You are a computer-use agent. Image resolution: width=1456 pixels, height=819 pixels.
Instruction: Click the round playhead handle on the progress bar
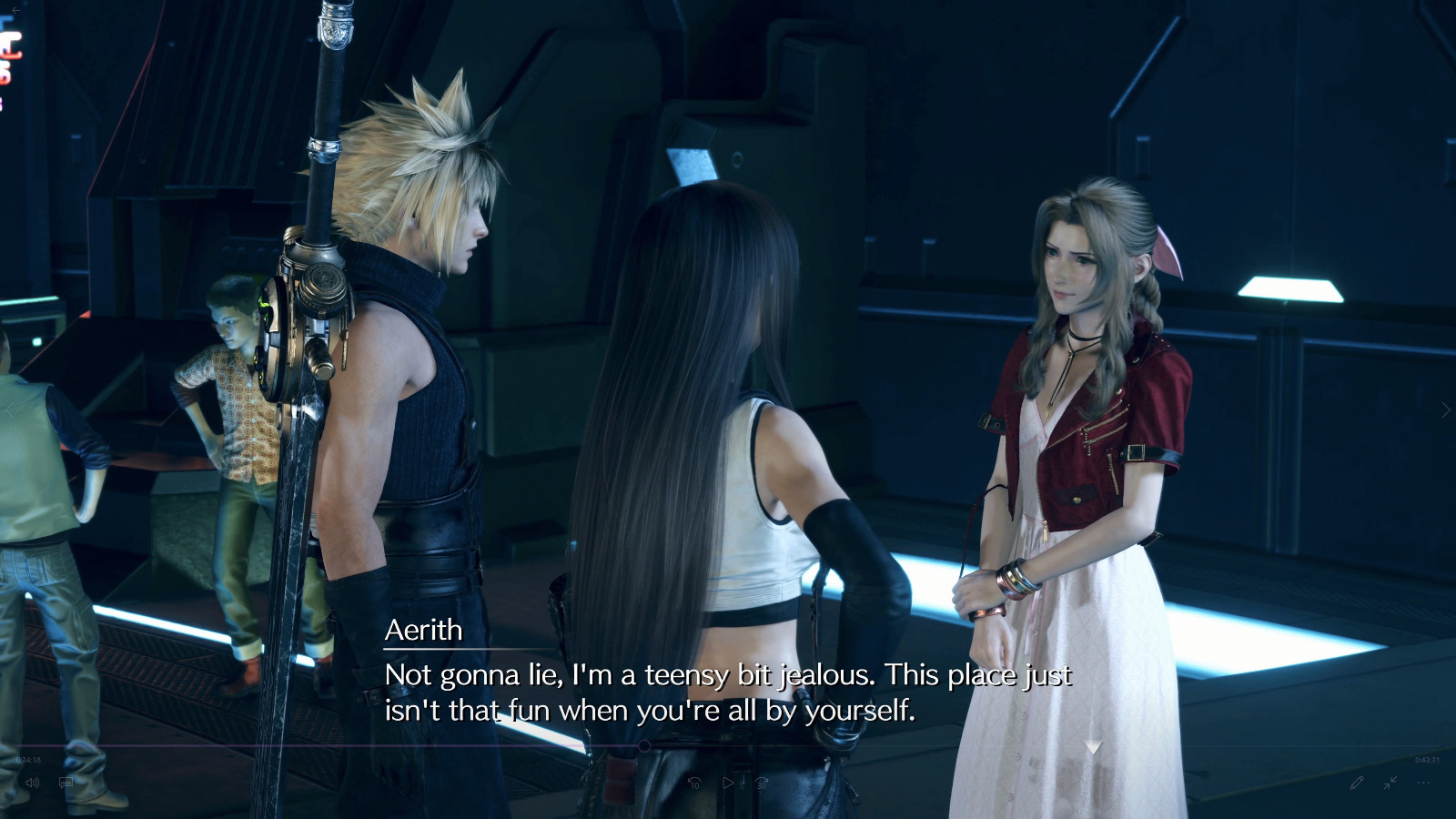point(645,744)
